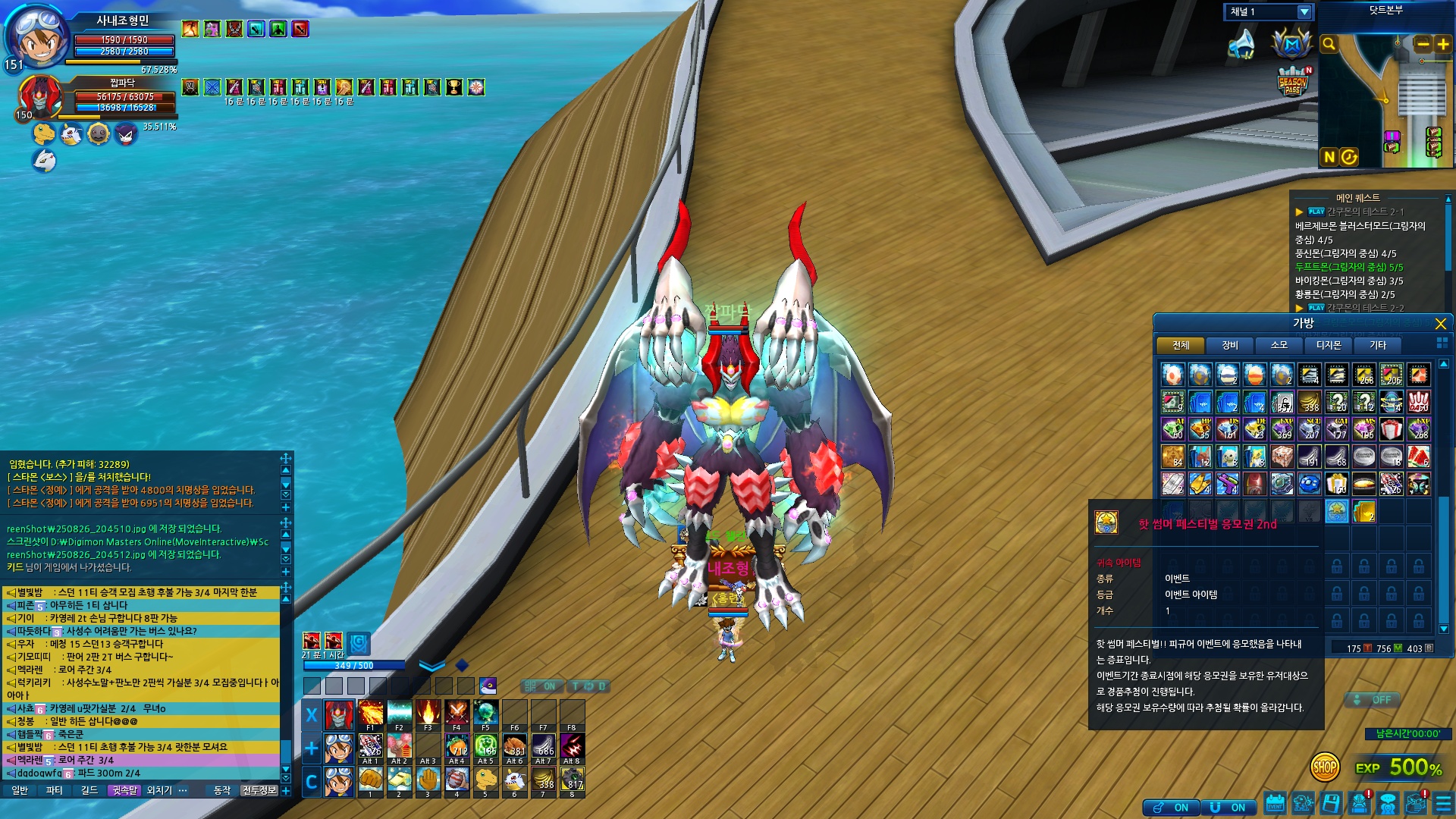Select the 디지몬 inventory tab

coord(1328,345)
